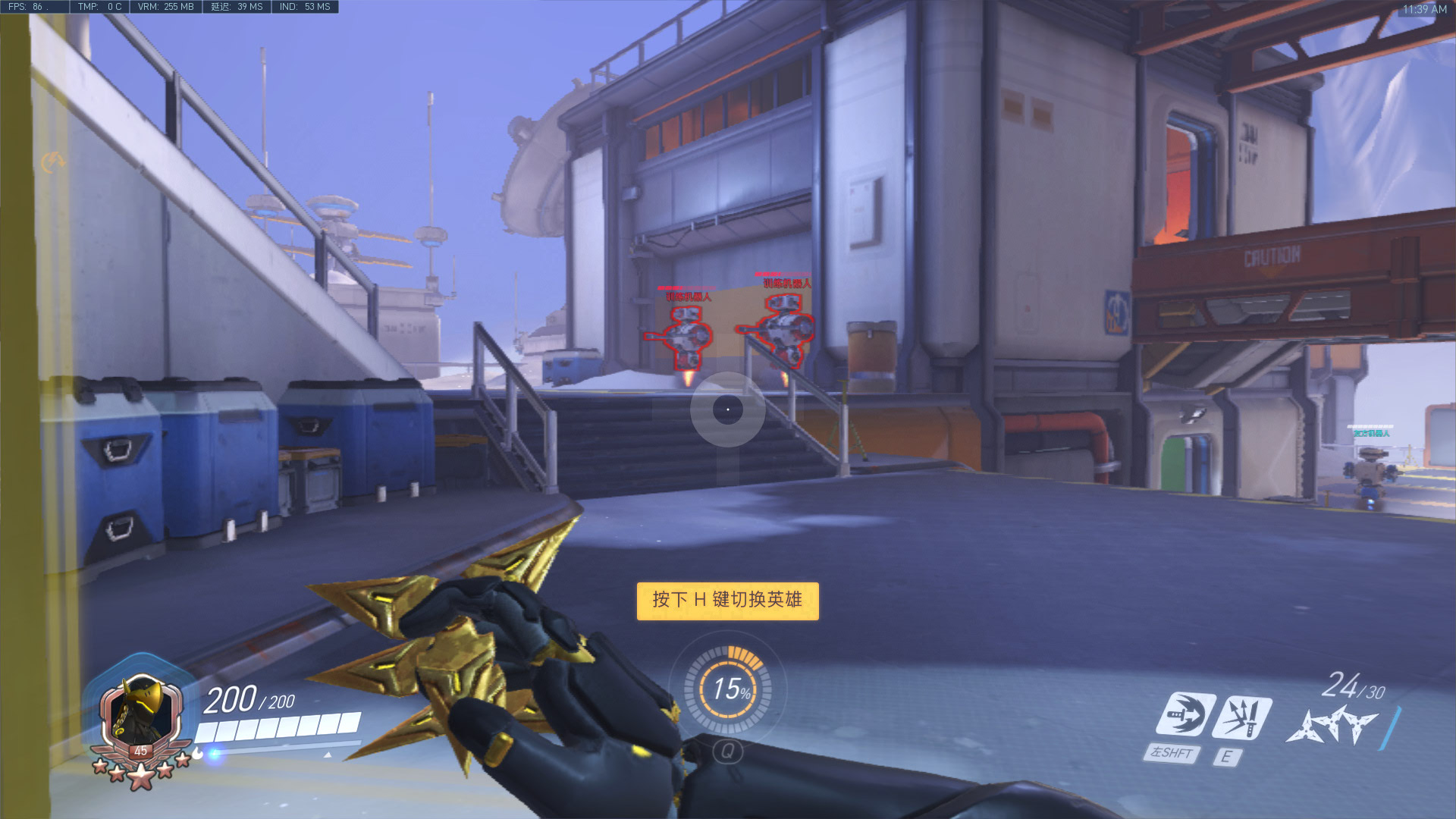This screenshot has height=819, width=1456.
Task: Click the small white arrow under the health bar
Action: click(328, 755)
